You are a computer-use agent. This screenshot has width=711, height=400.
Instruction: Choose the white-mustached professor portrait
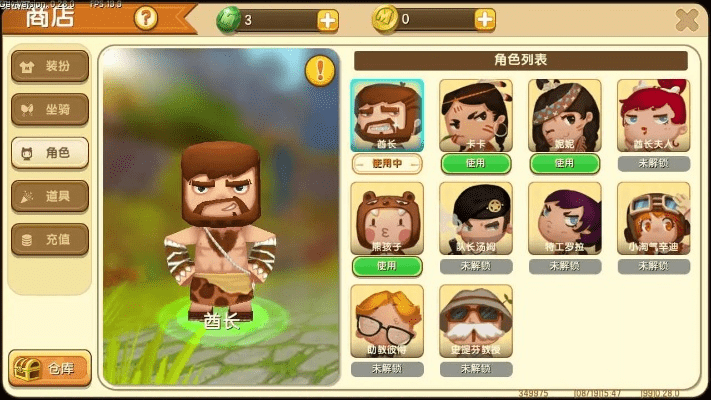476,321
